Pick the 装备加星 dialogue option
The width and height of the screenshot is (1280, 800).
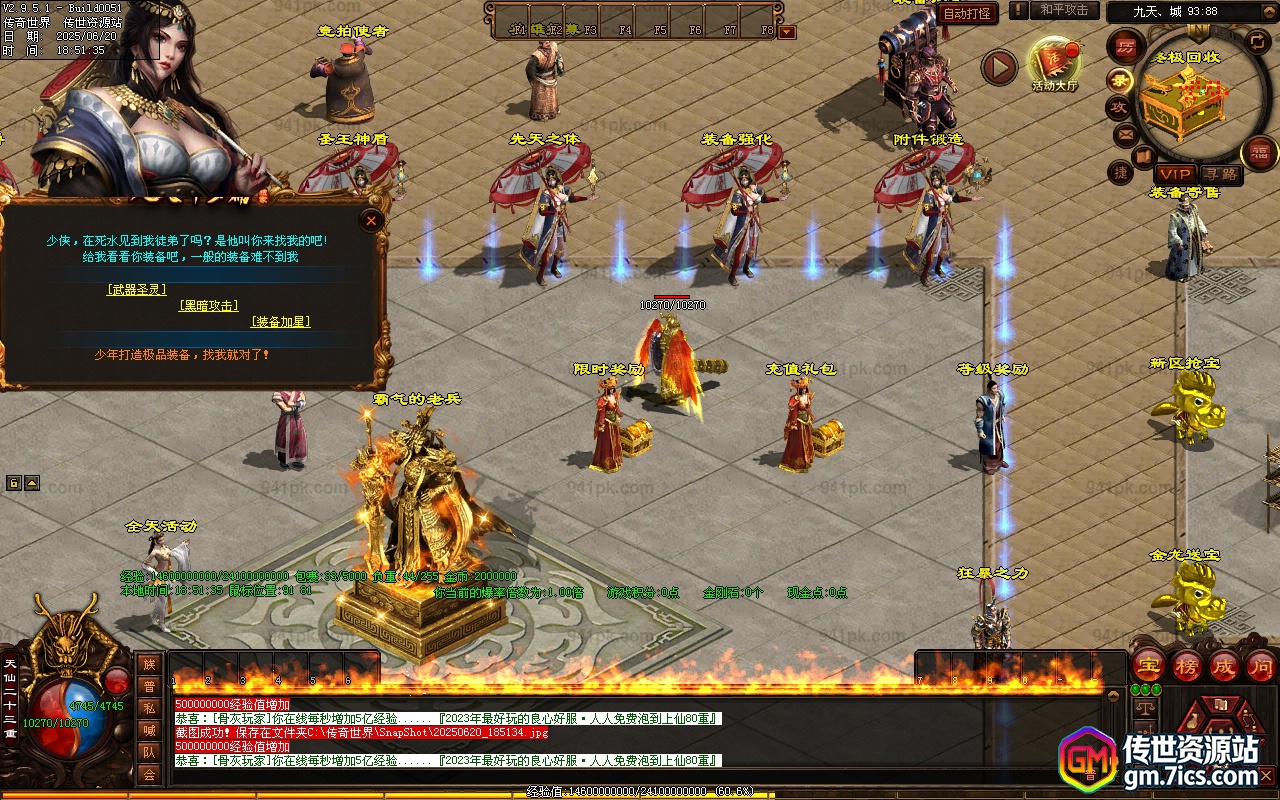(280, 321)
